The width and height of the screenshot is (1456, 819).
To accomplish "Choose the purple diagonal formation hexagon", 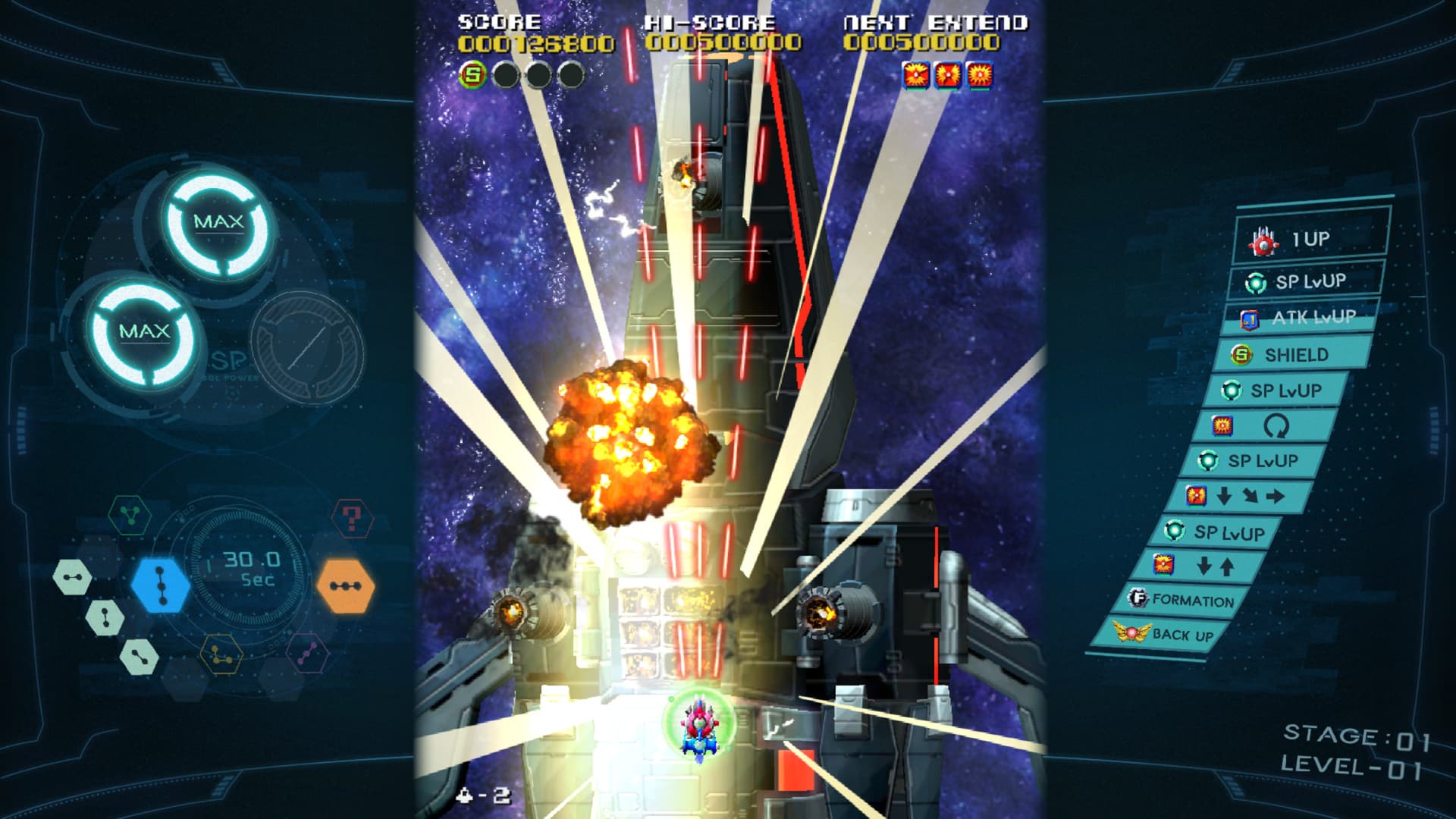I will 308,654.
